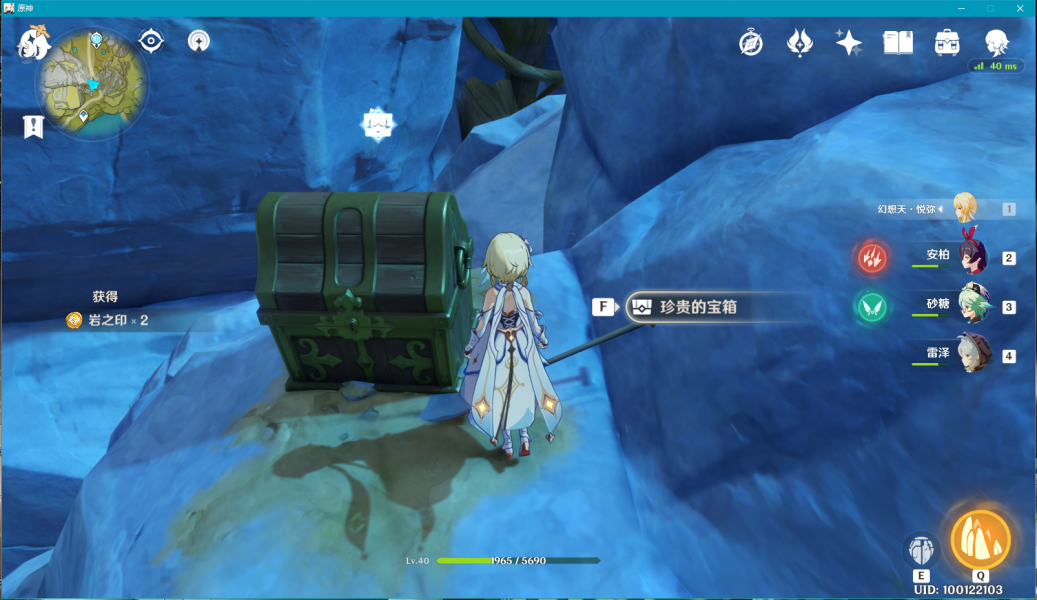
Task: Open the Adventurer Handbook book icon
Action: point(898,43)
